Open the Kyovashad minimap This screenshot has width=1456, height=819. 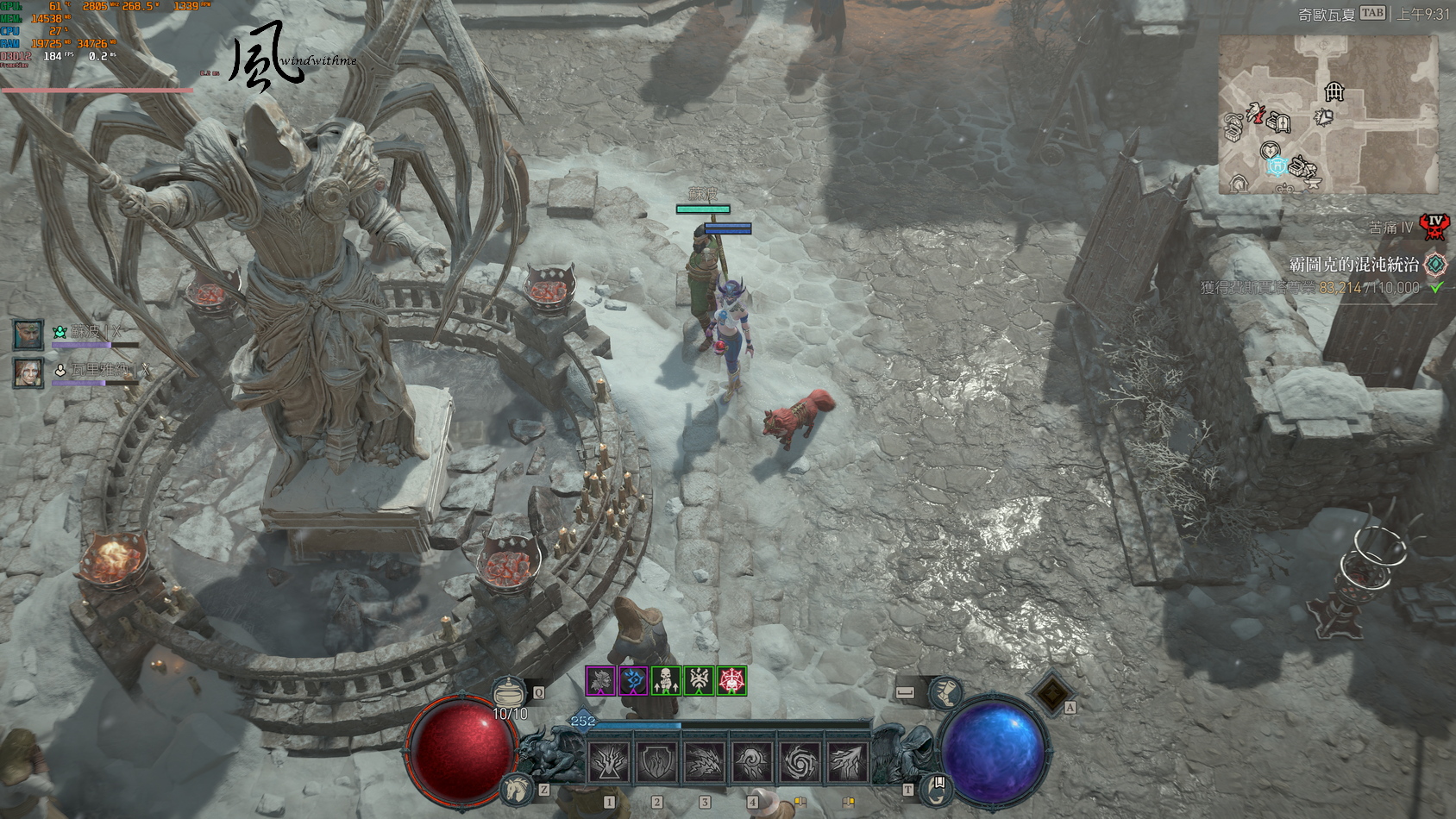[x=1327, y=114]
